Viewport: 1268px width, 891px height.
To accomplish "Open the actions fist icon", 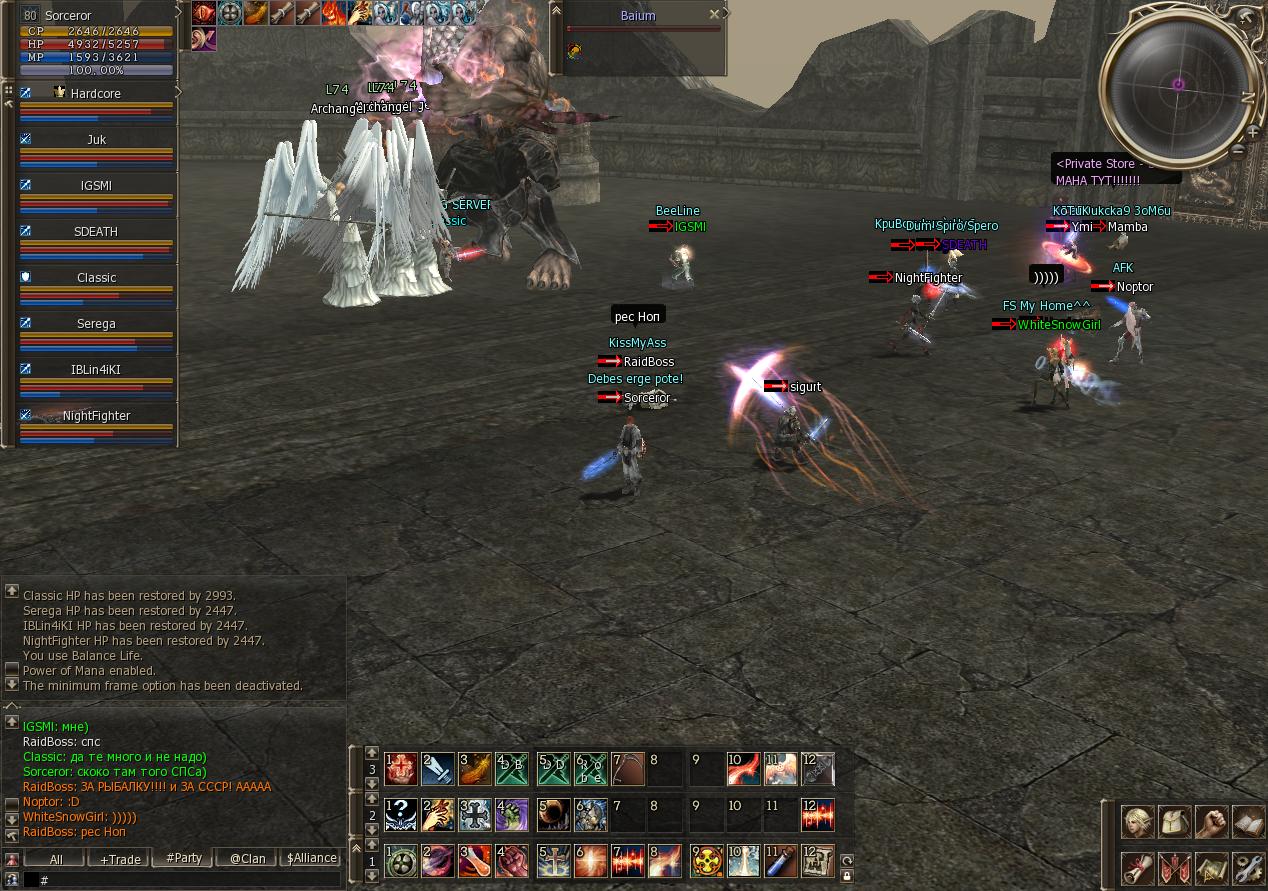I will click(x=1212, y=822).
